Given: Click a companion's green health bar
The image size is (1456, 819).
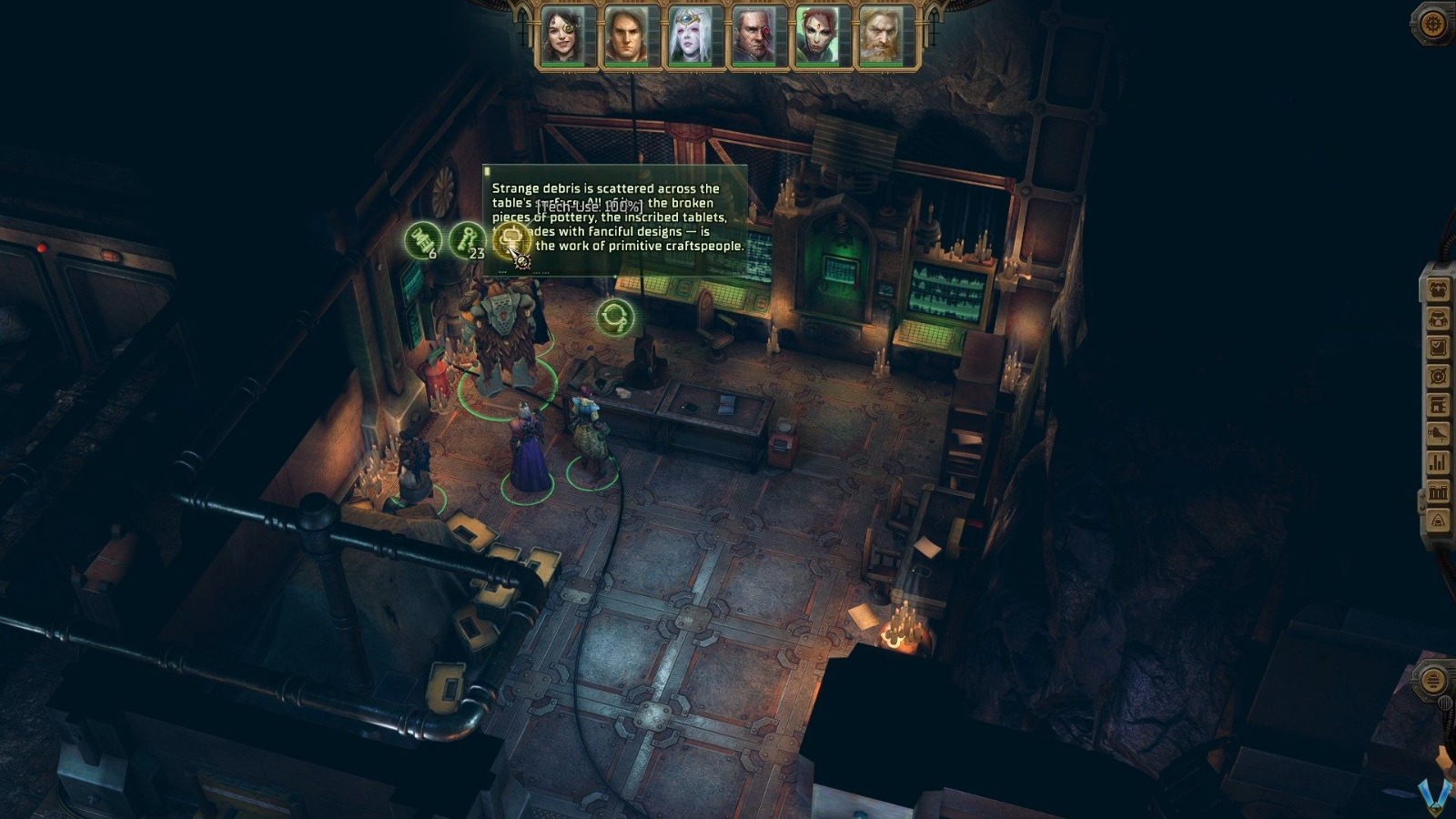Looking at the screenshot, I should click(x=562, y=66).
